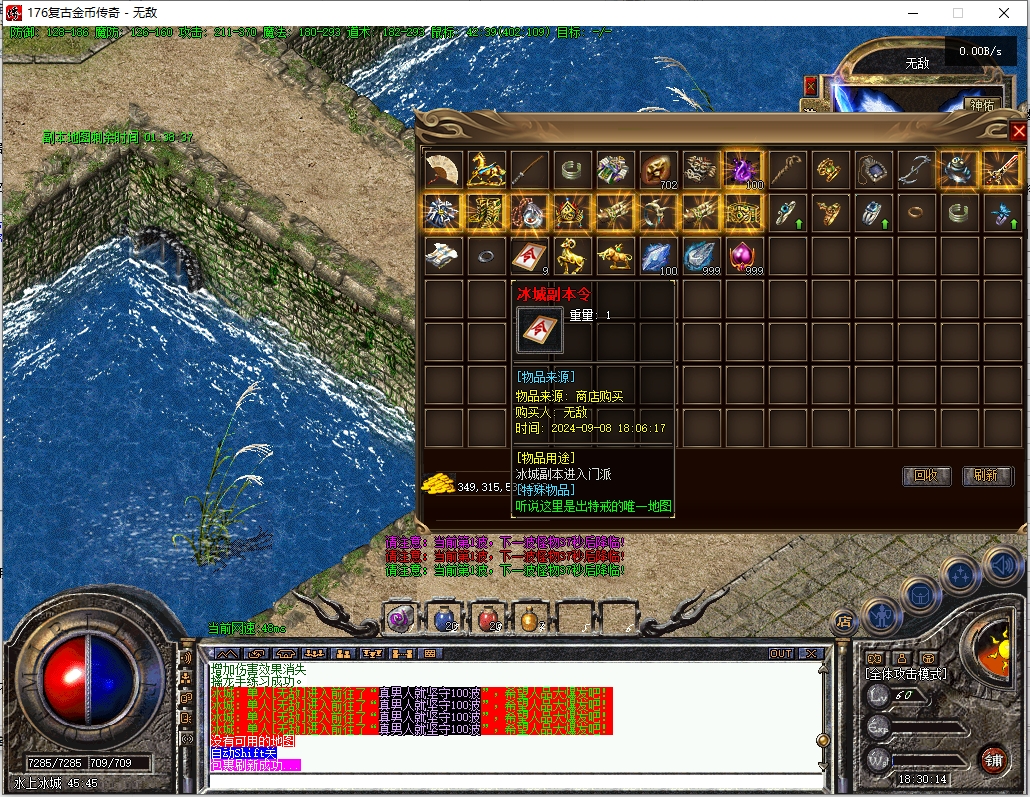This screenshot has width=1030, height=797.
Task: Close the inventory bag window
Action: (x=1018, y=131)
